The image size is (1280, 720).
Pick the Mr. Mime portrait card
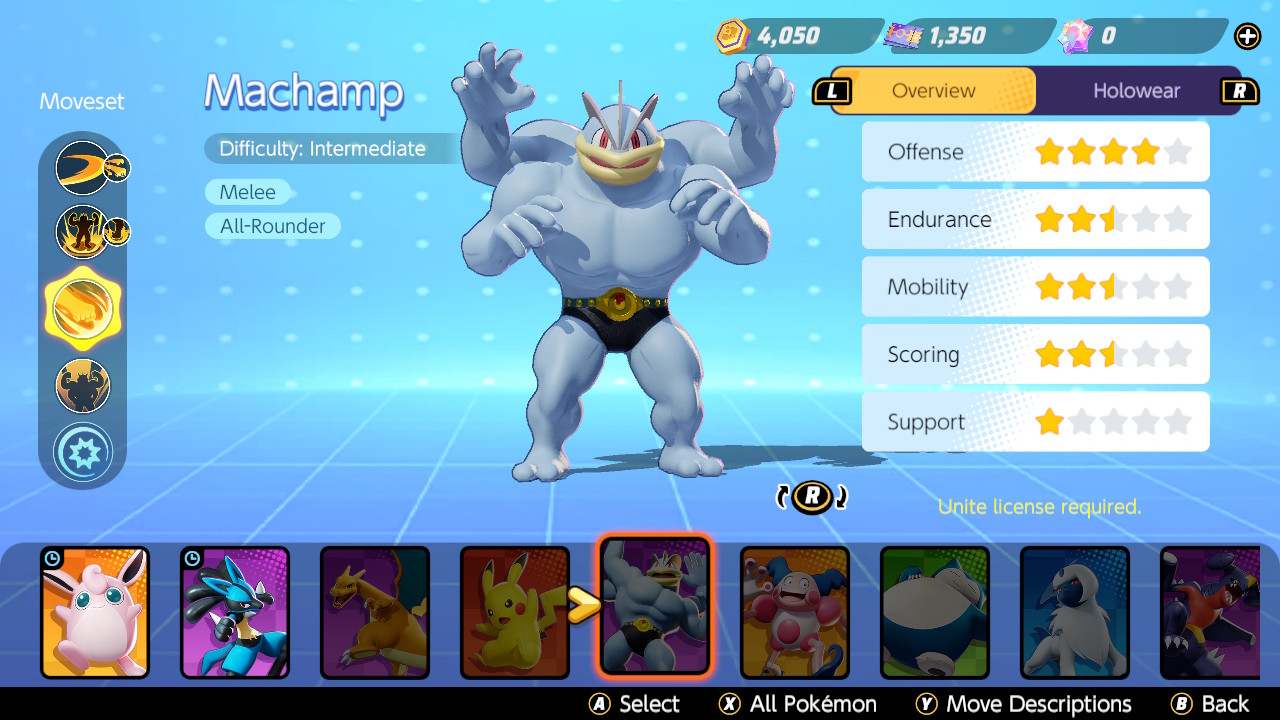pos(795,612)
